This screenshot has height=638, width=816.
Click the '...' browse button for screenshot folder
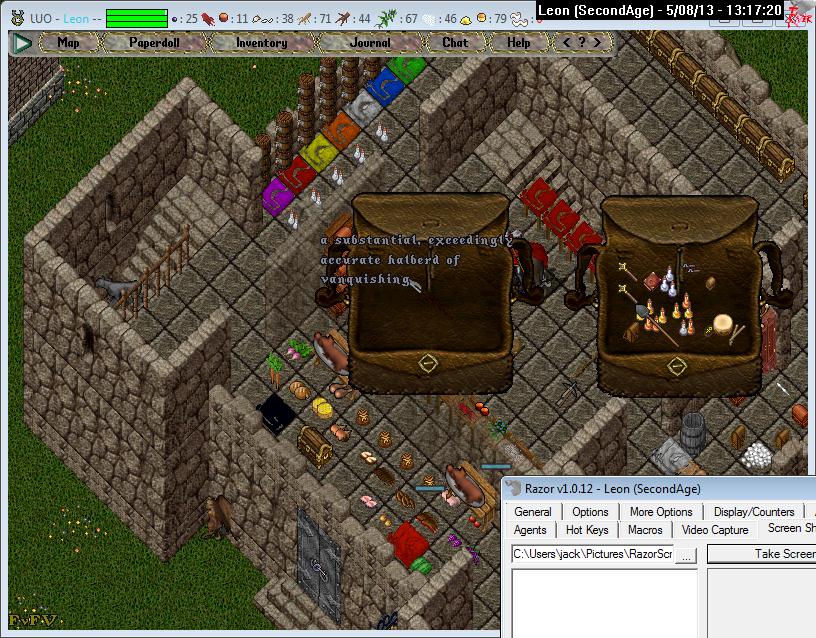(x=685, y=553)
